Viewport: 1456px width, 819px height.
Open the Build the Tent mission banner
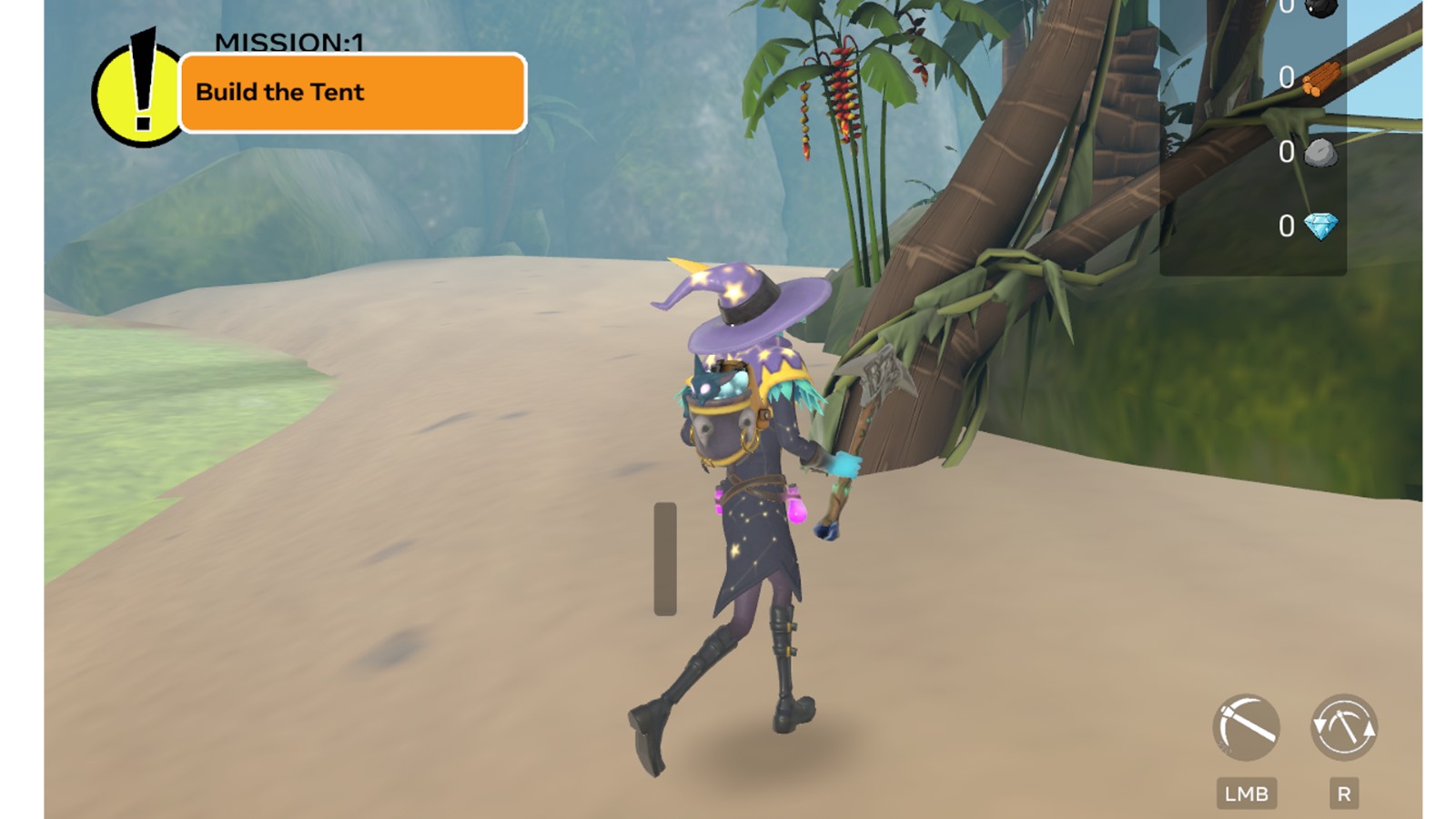click(x=352, y=93)
